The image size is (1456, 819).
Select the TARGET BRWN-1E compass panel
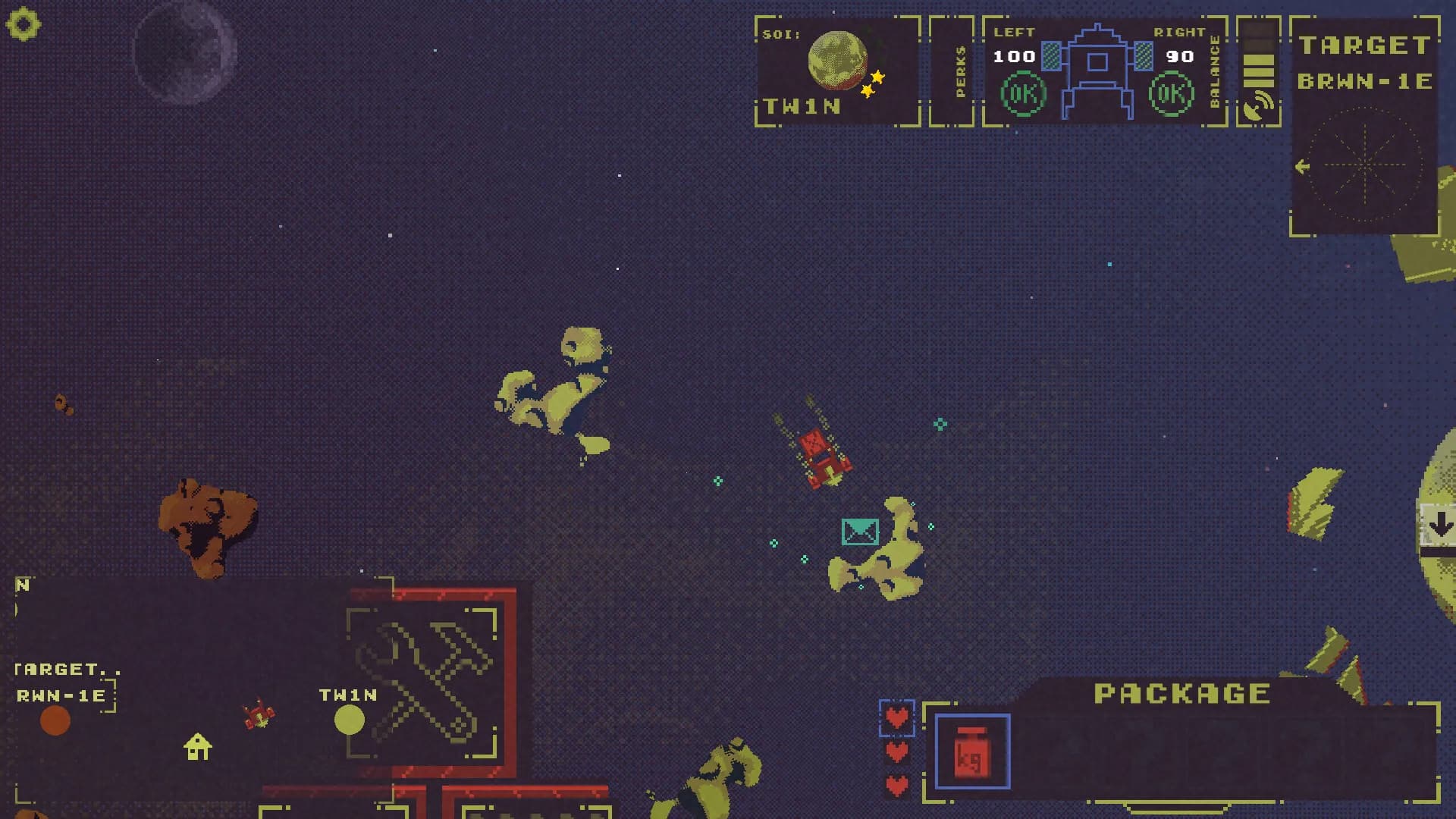tap(1364, 165)
